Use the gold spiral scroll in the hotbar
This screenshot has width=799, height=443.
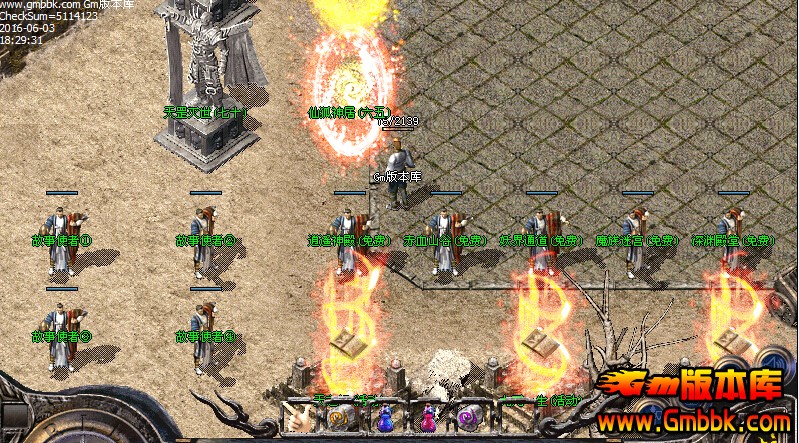[x=340, y=418]
